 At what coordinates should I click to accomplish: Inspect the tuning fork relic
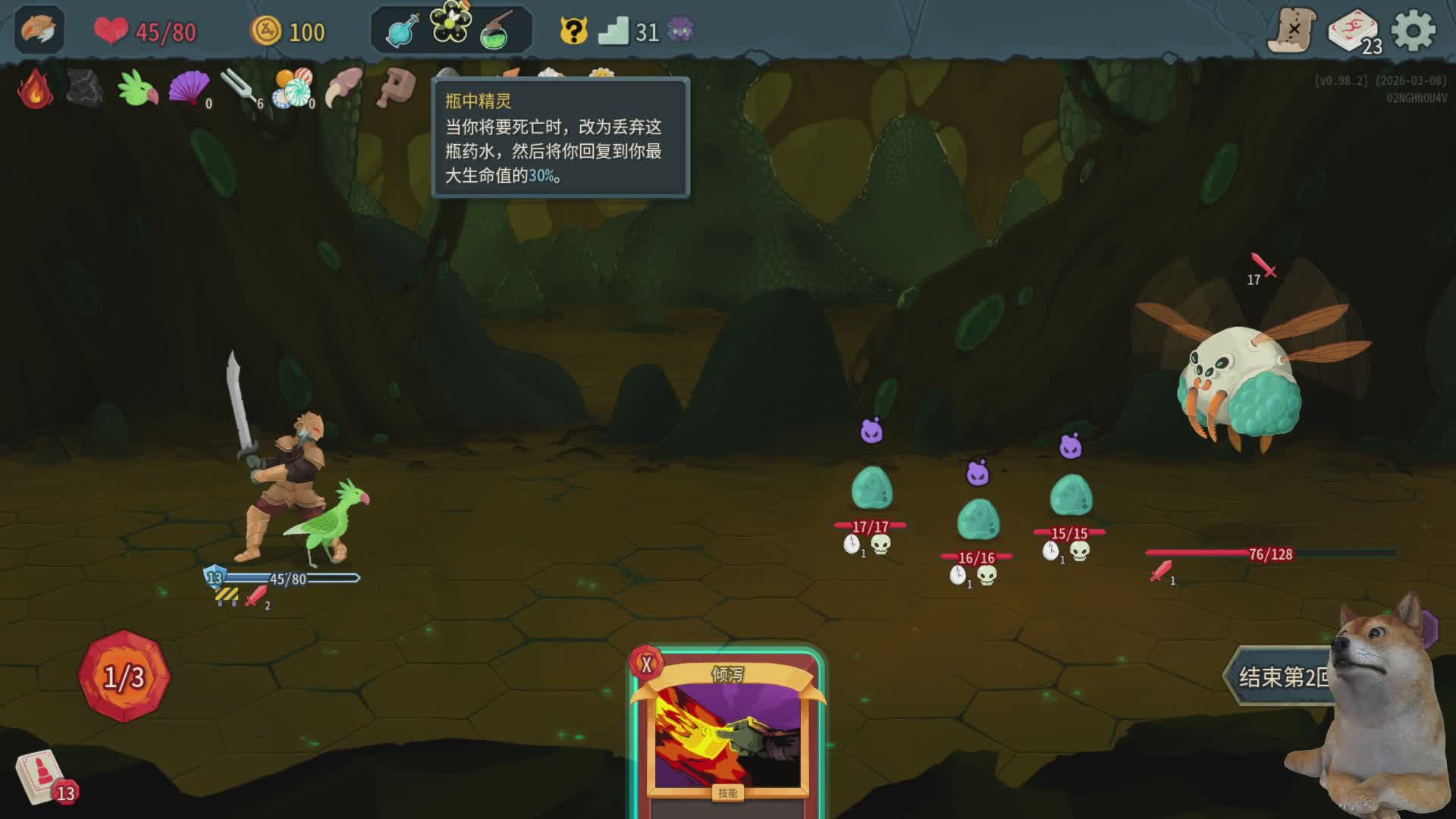pyautogui.click(x=239, y=88)
